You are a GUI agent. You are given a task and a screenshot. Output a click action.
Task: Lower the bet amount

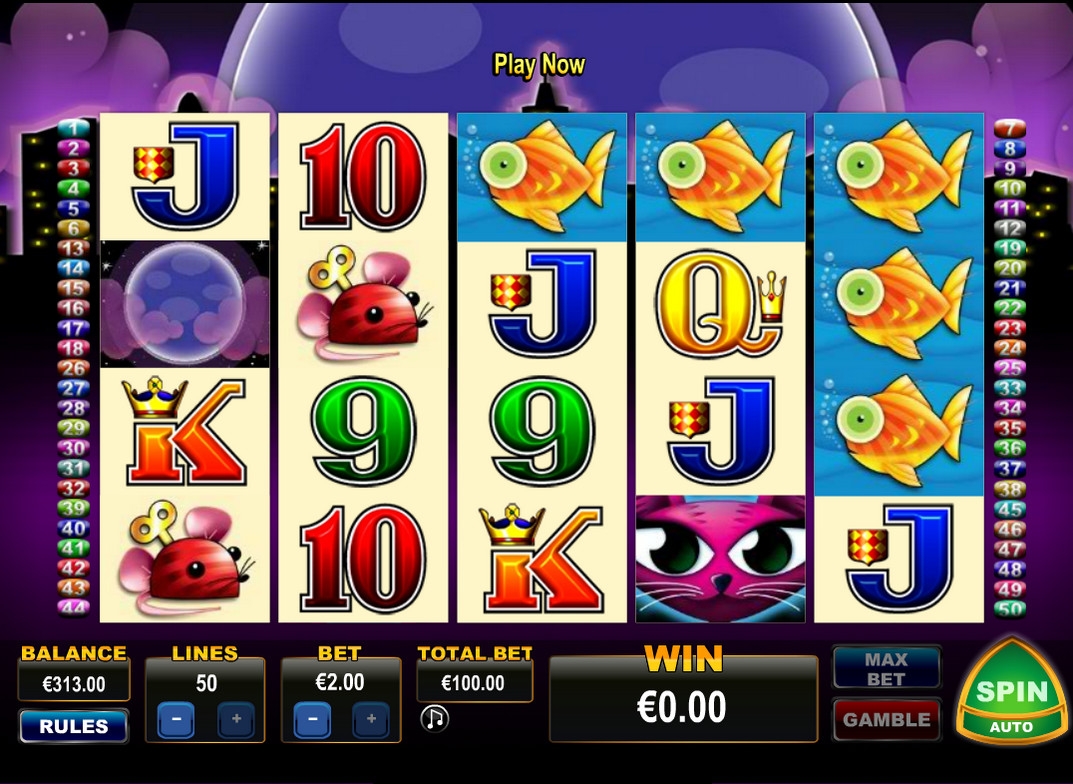312,719
